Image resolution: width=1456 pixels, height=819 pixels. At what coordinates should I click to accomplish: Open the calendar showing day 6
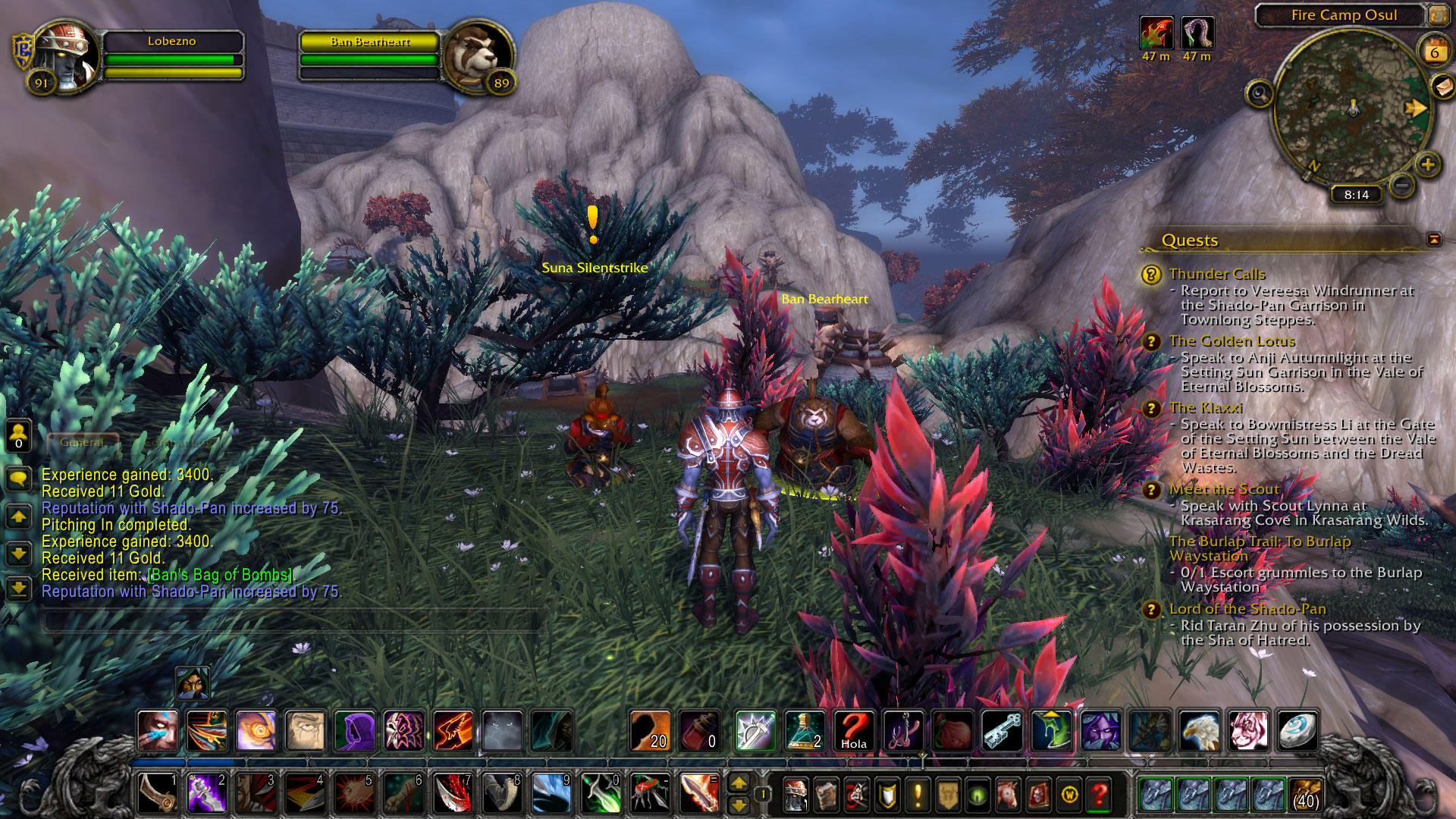click(1434, 52)
